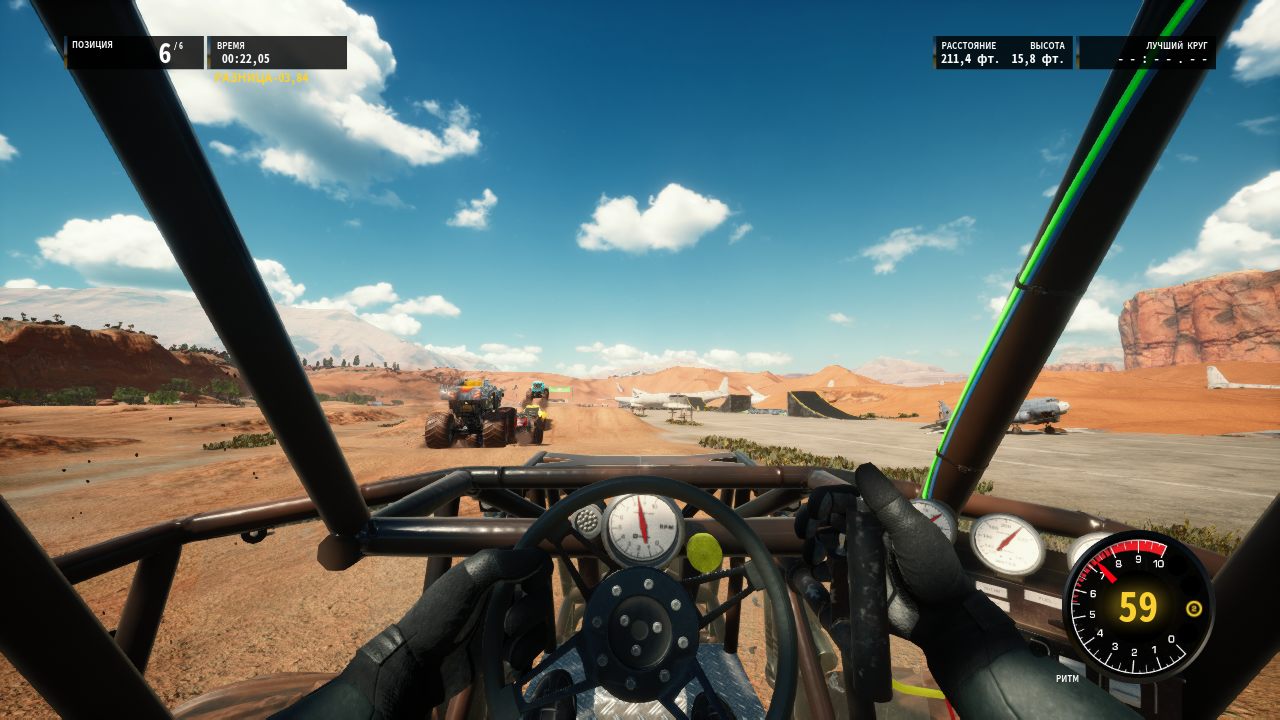Click the РИТМ gauge below the dashboard
The height and width of the screenshot is (720, 1280).
(x=1068, y=678)
